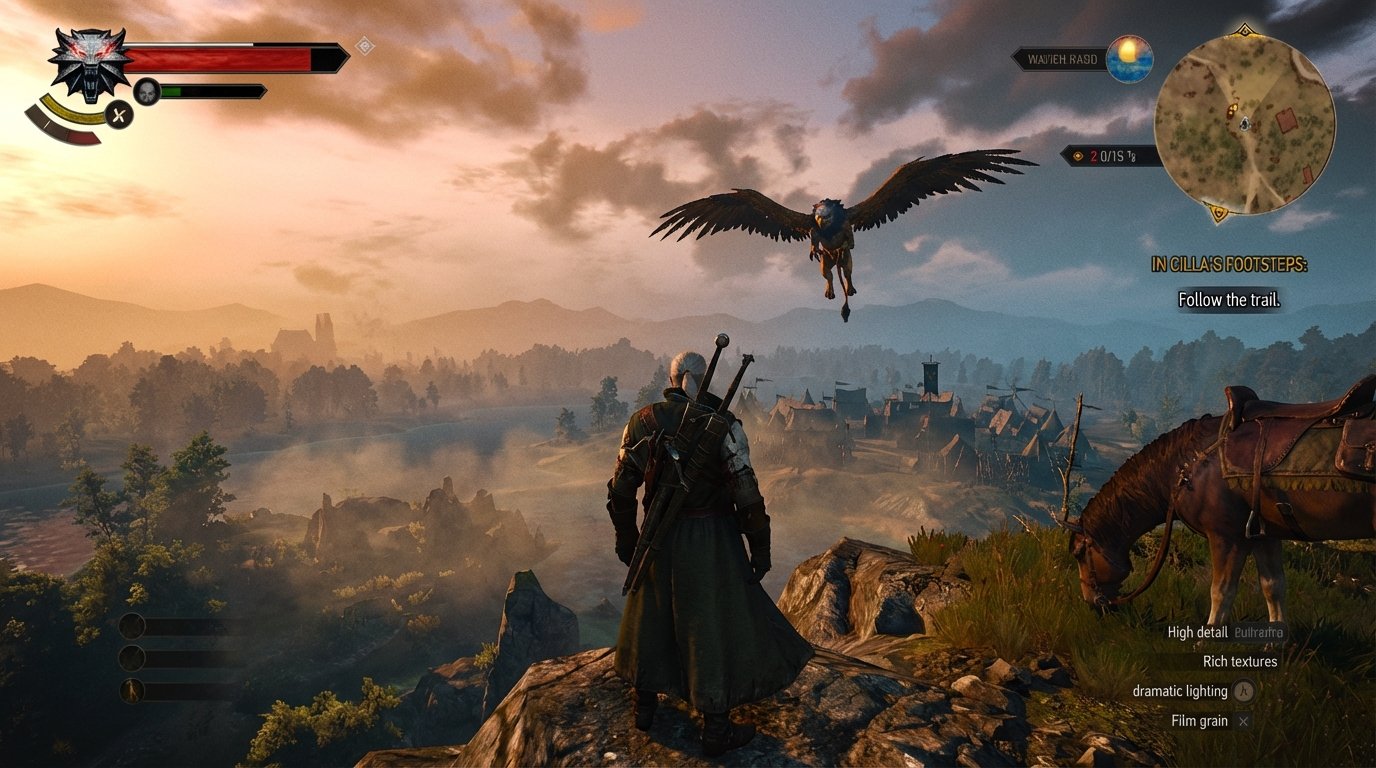Open the diamond expander near the health bar

coord(366,44)
